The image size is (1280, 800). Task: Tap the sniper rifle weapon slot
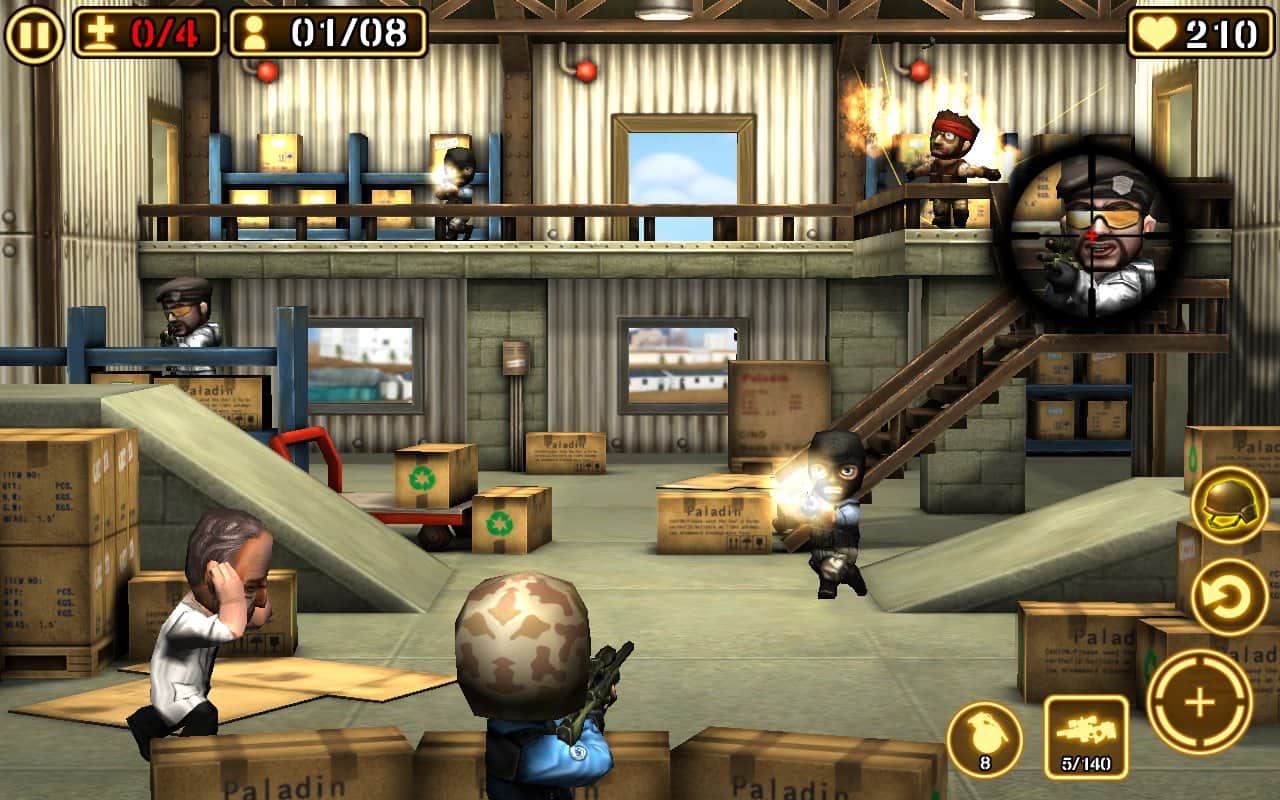[1086, 737]
